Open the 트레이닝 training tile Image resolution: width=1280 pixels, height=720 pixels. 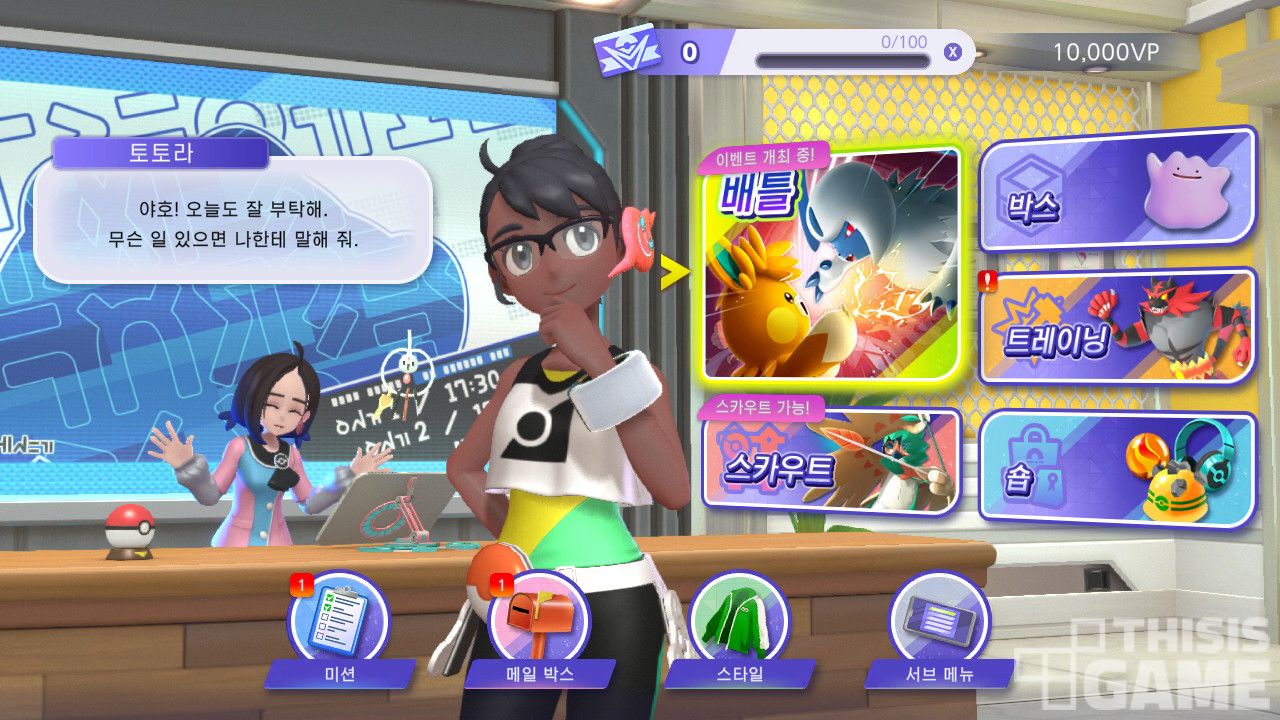coord(1116,326)
